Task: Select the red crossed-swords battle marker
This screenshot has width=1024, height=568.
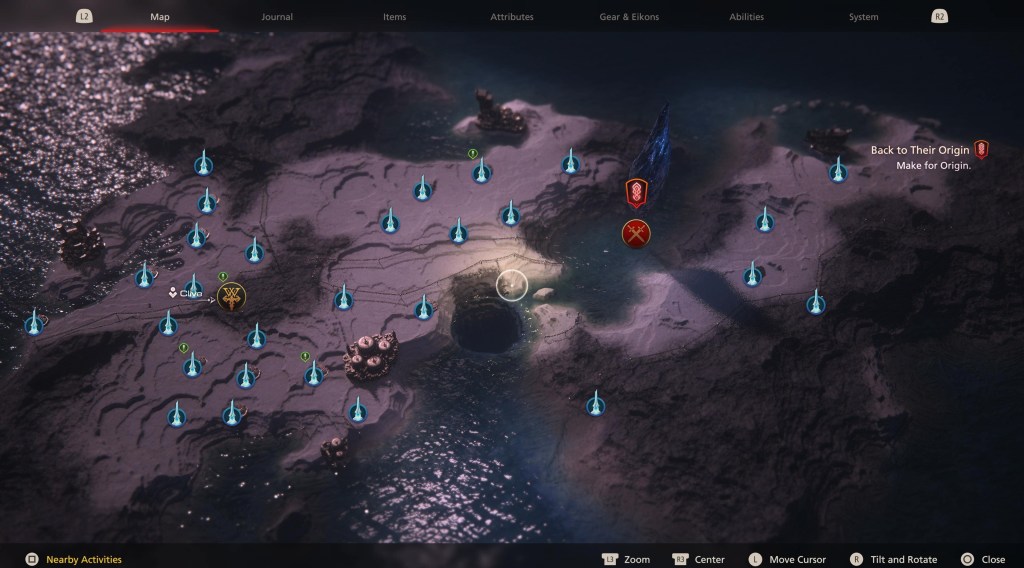Action: (636, 234)
